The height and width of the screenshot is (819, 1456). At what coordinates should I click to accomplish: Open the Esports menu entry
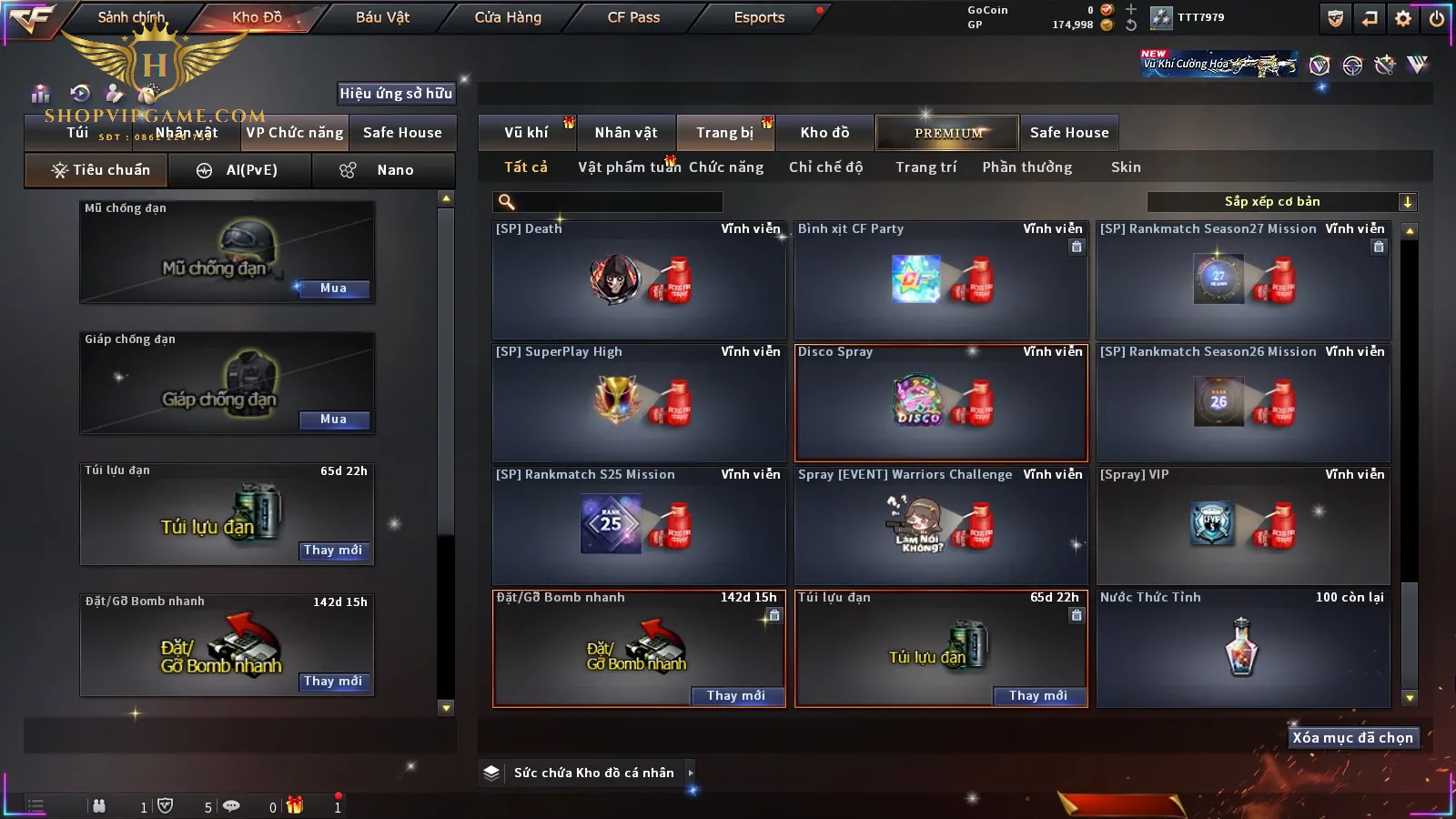pos(759,17)
